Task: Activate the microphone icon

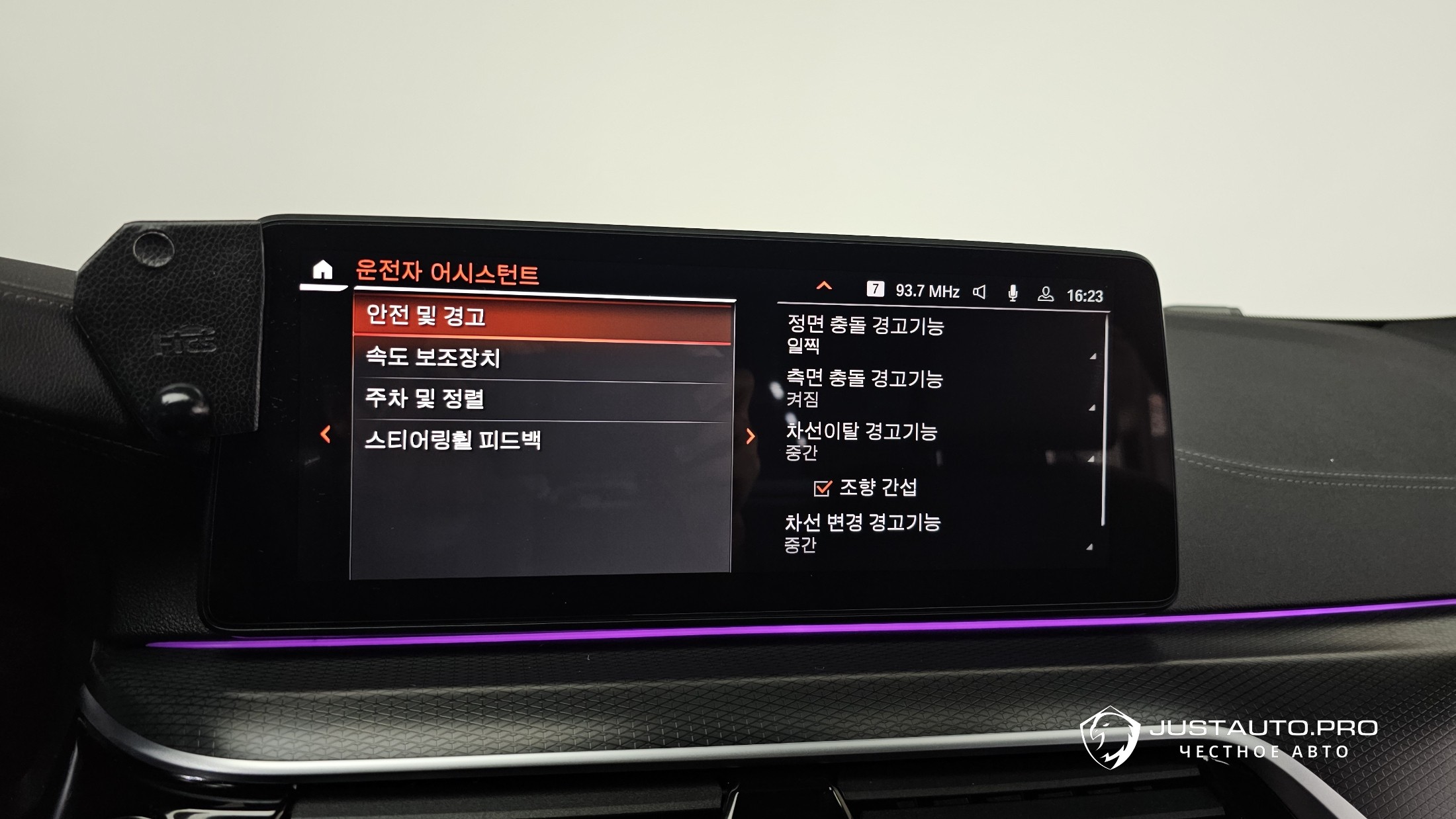Action: point(1013,293)
